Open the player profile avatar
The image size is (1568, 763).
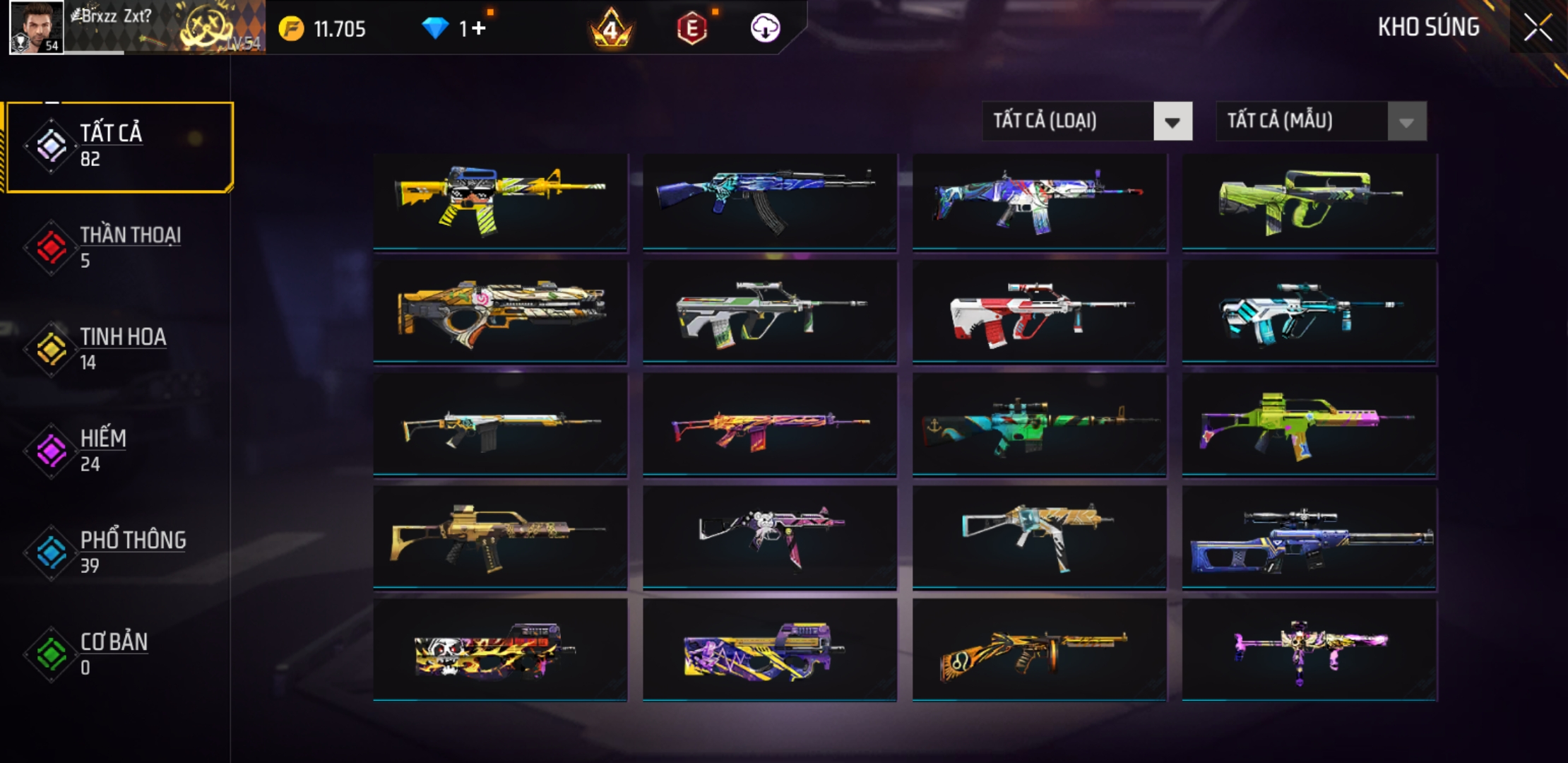pyautogui.click(x=37, y=28)
